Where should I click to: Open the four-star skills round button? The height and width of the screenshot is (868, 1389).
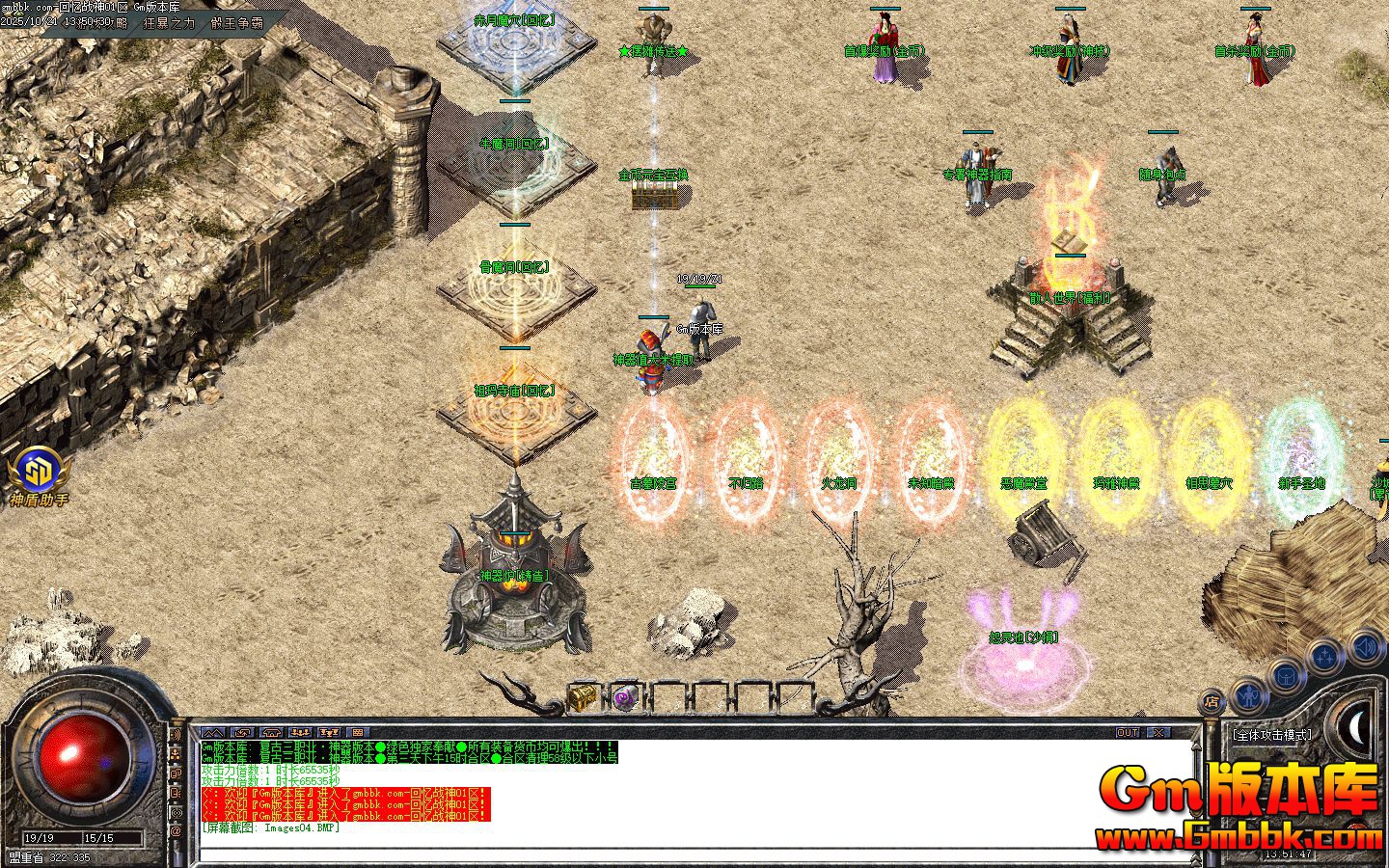[1324, 658]
